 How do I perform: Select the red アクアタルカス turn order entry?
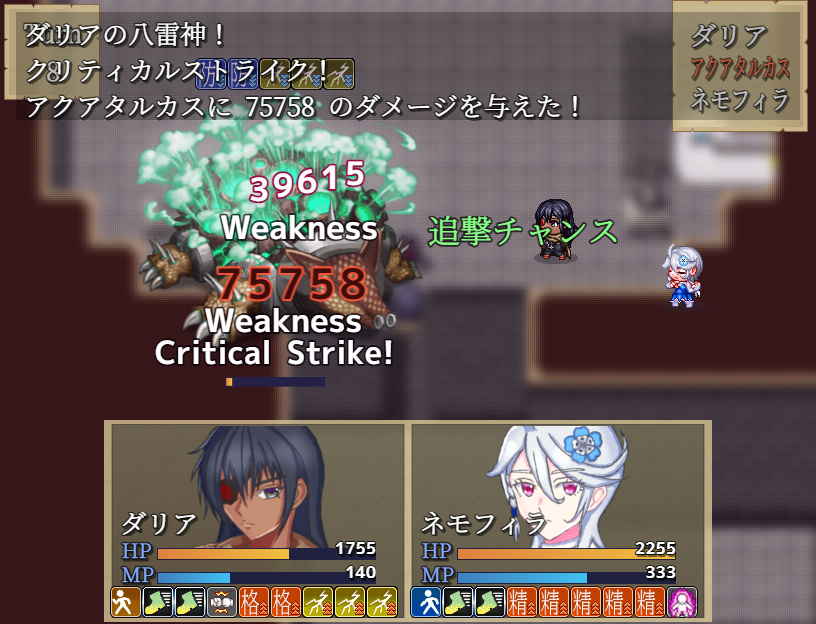[x=740, y=68]
